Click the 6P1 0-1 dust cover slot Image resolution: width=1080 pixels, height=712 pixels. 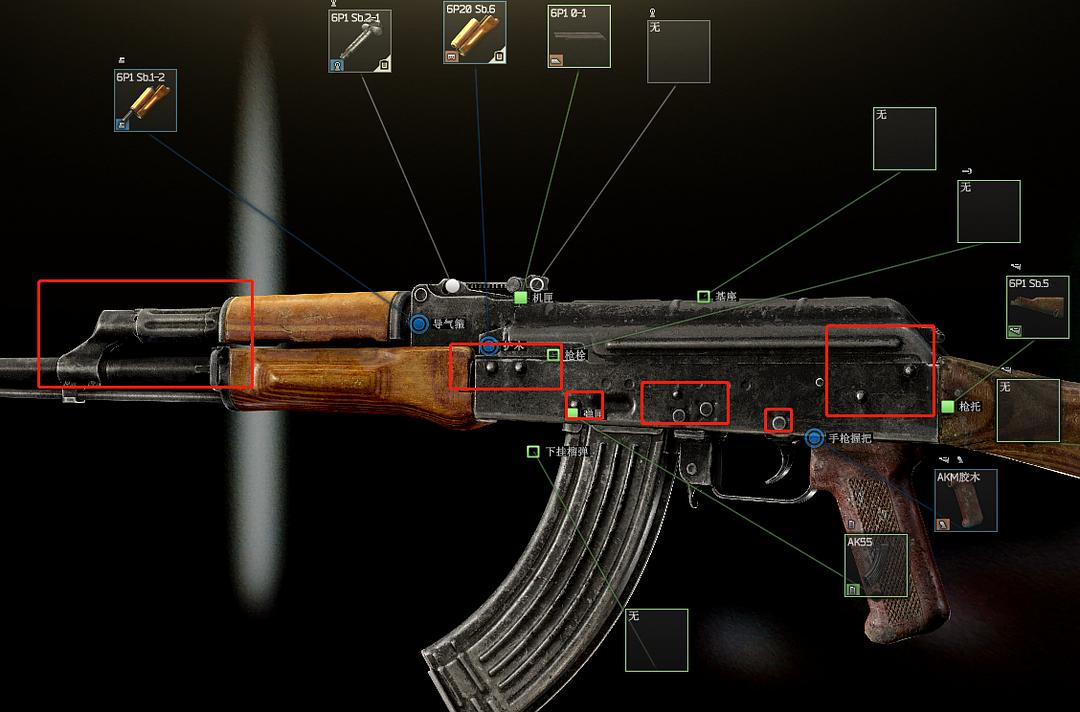[578, 37]
